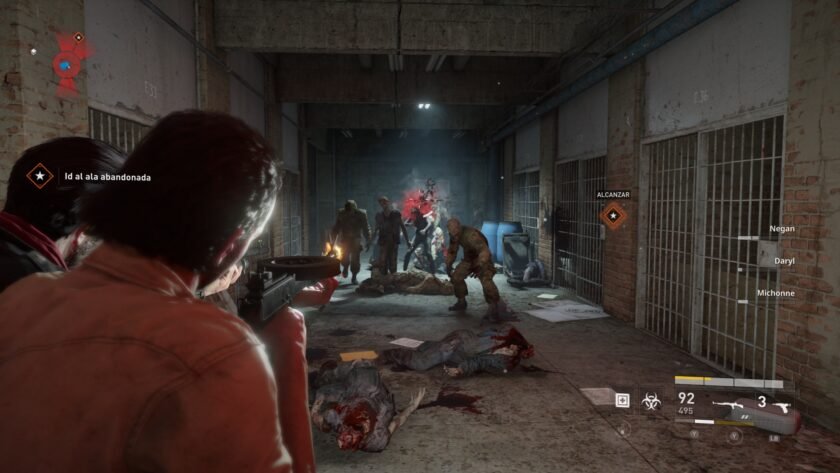Select teammate Negan in the squad list
This screenshot has width=840, height=473.
(x=781, y=229)
